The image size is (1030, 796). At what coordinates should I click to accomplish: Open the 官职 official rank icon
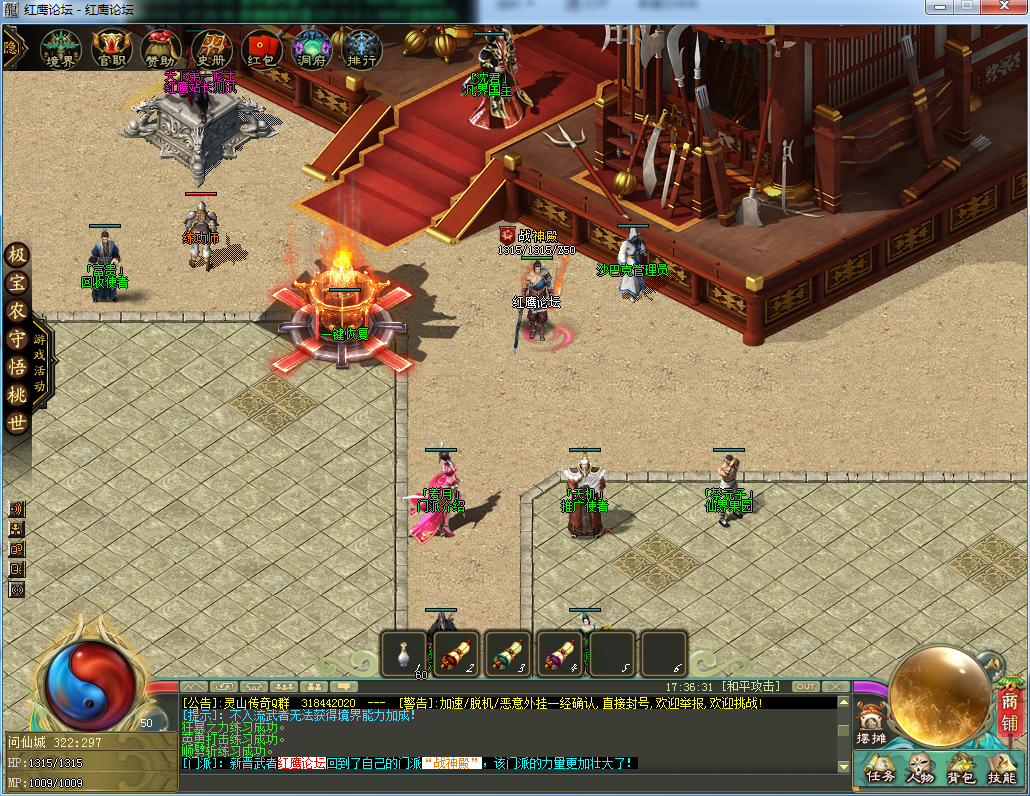tap(111, 48)
